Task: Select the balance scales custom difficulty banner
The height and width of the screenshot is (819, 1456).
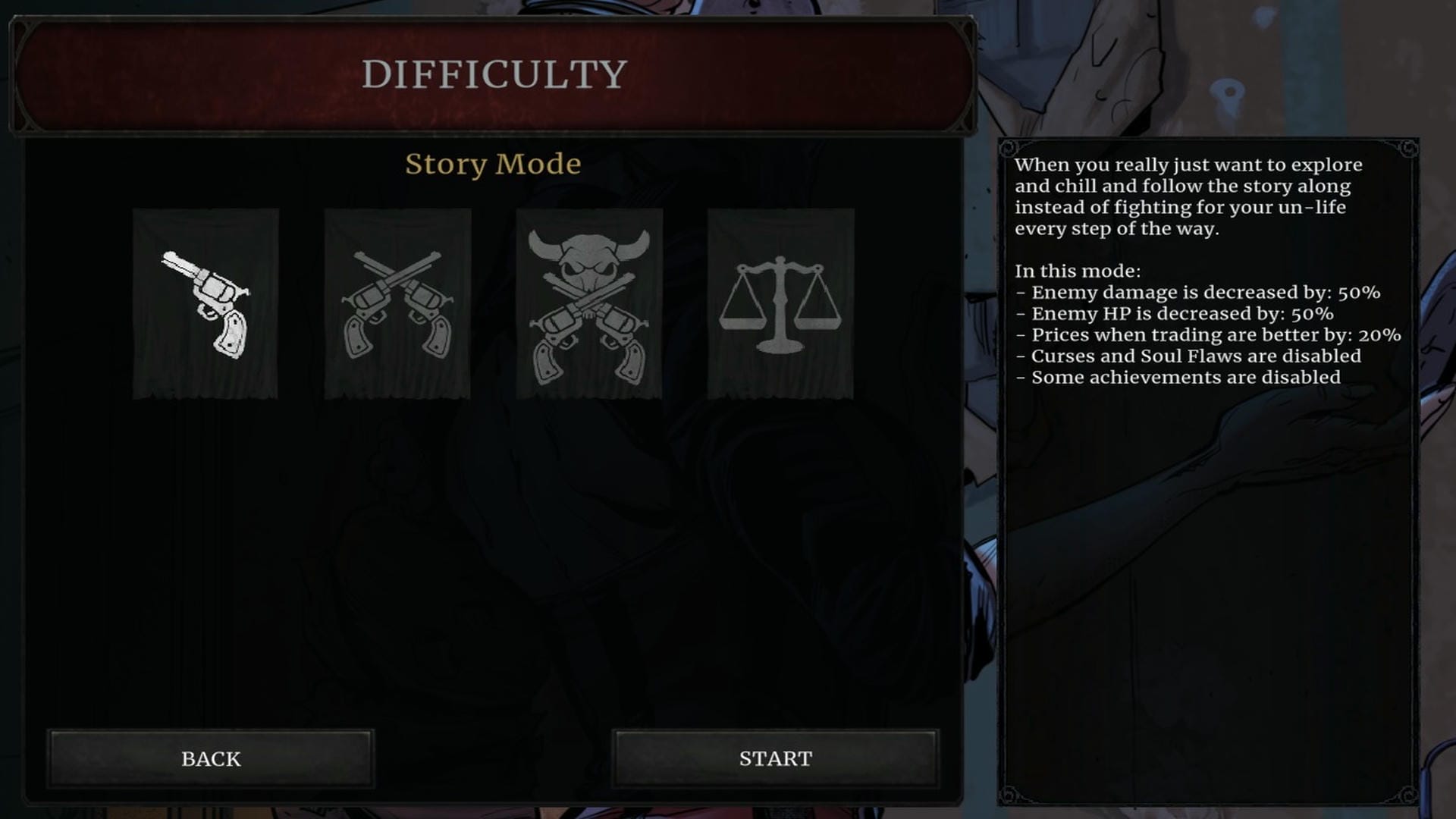Action: point(780,303)
